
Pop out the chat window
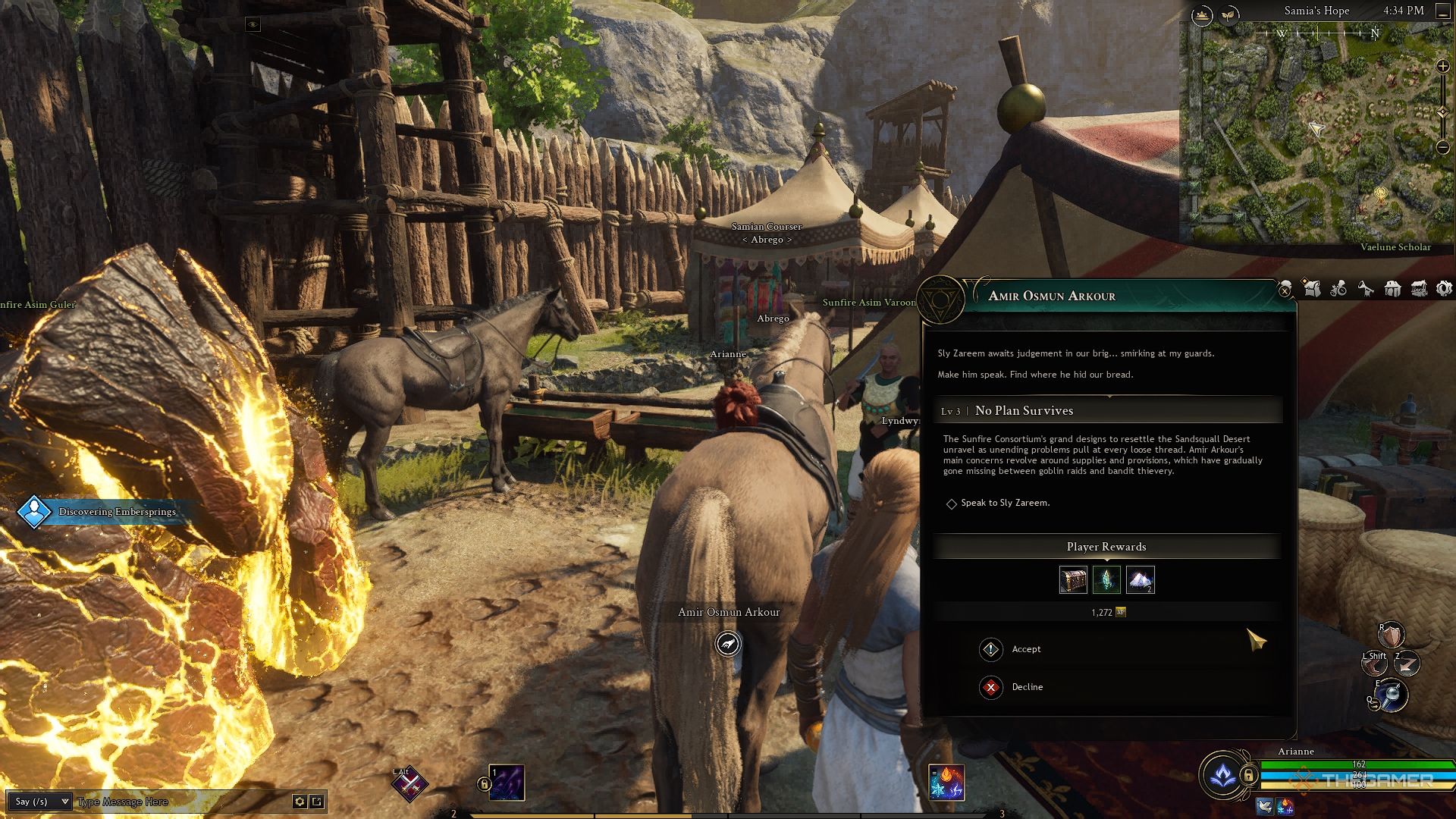(x=317, y=802)
